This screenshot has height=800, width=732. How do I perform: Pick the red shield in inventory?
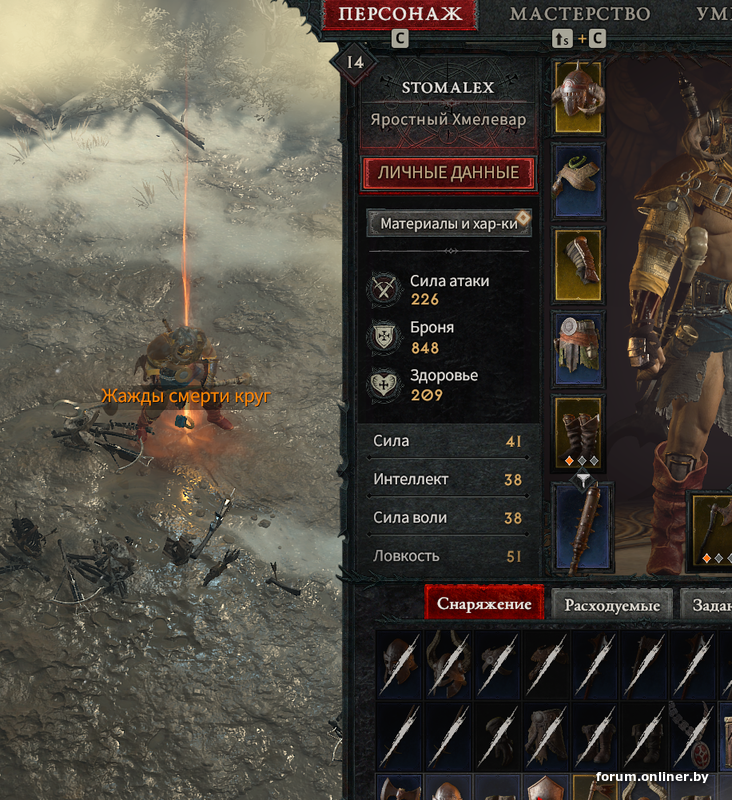click(543, 789)
